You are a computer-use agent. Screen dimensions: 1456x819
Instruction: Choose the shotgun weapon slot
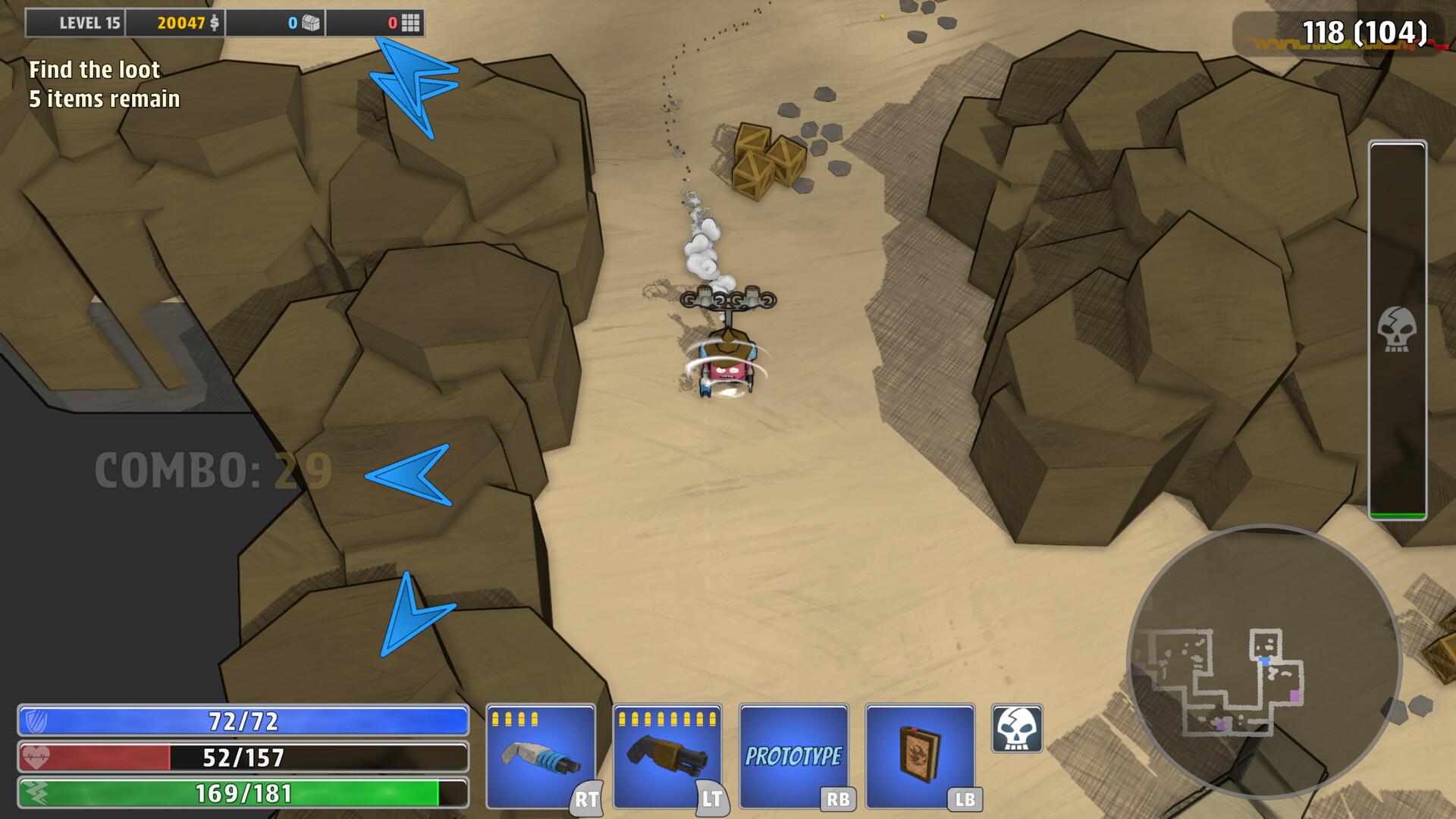click(x=667, y=756)
